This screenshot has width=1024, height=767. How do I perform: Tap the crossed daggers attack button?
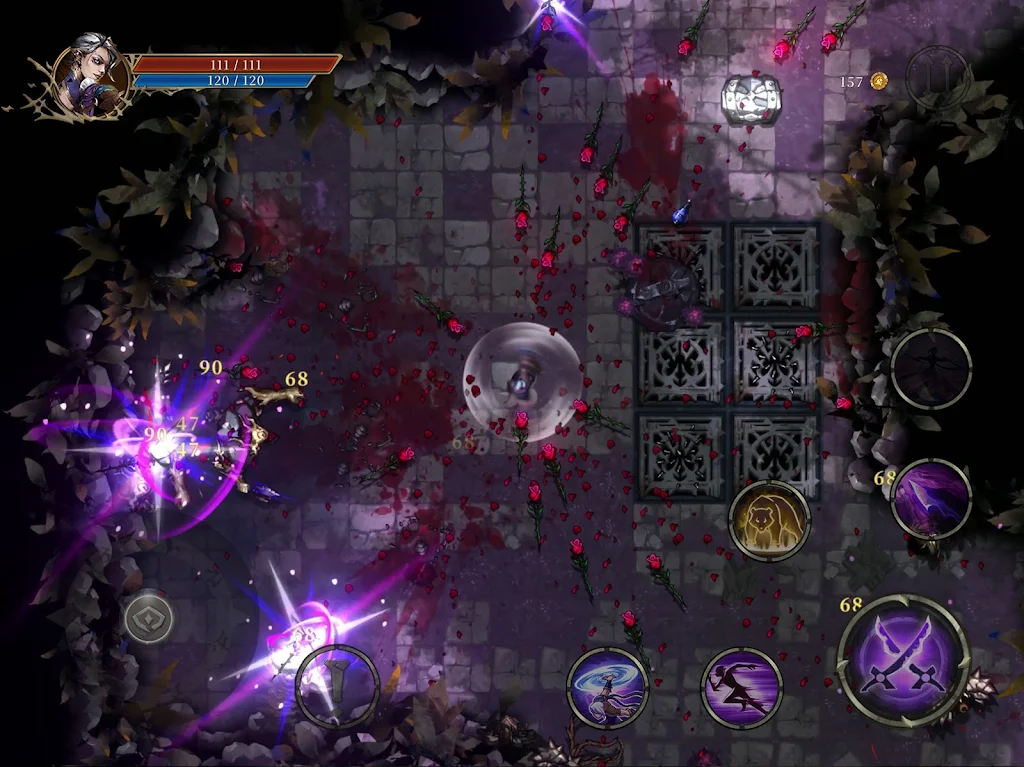point(903,661)
